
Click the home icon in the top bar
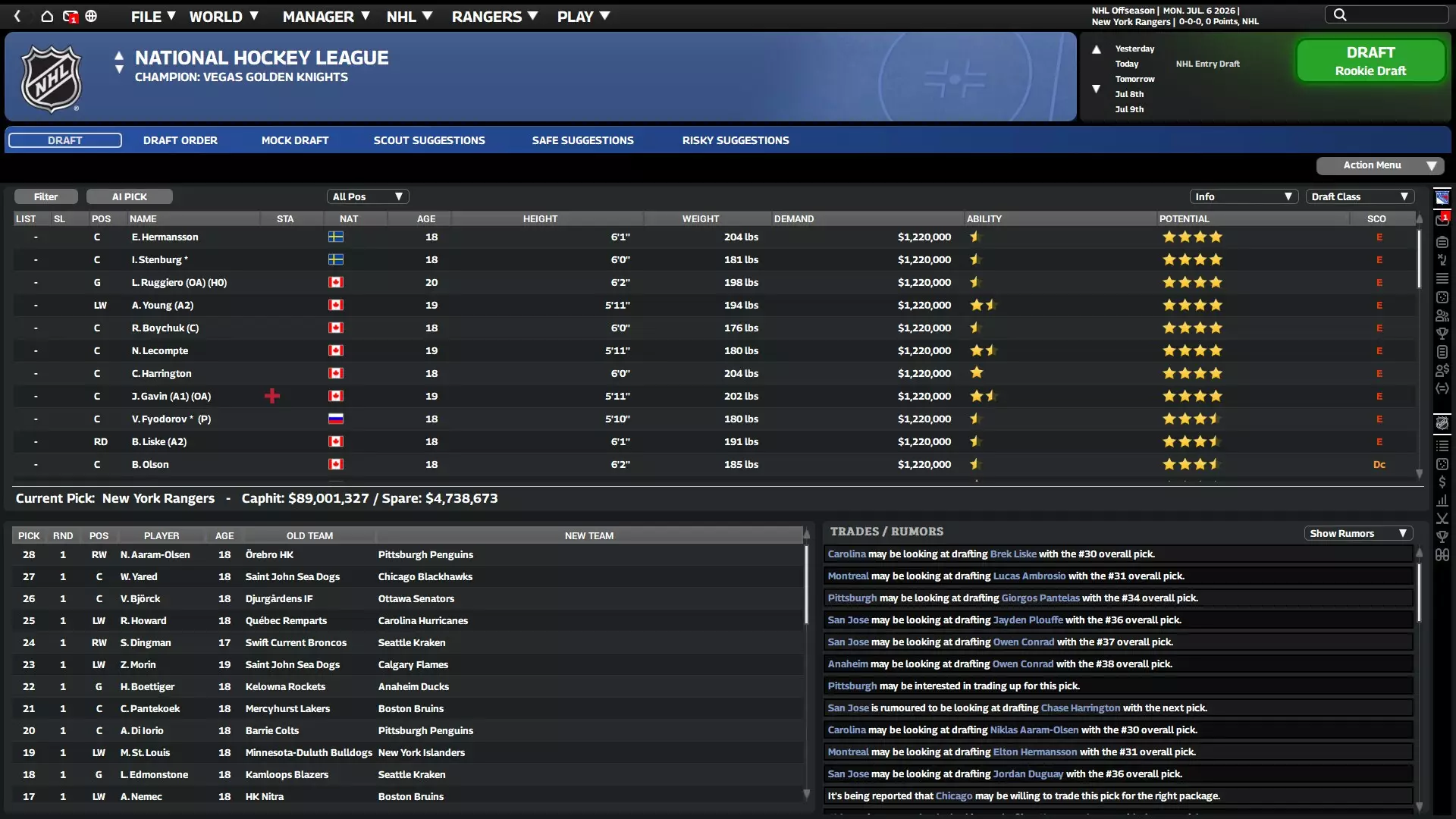point(46,16)
